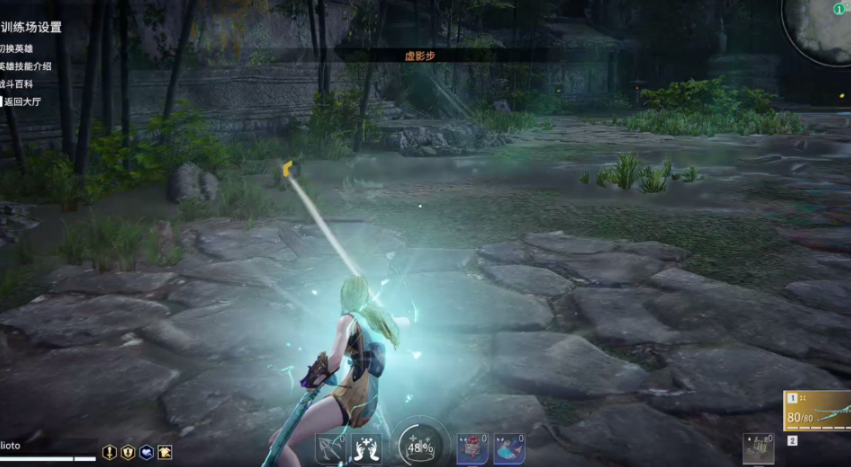Open 训练场设置 training ground settings

[30, 27]
